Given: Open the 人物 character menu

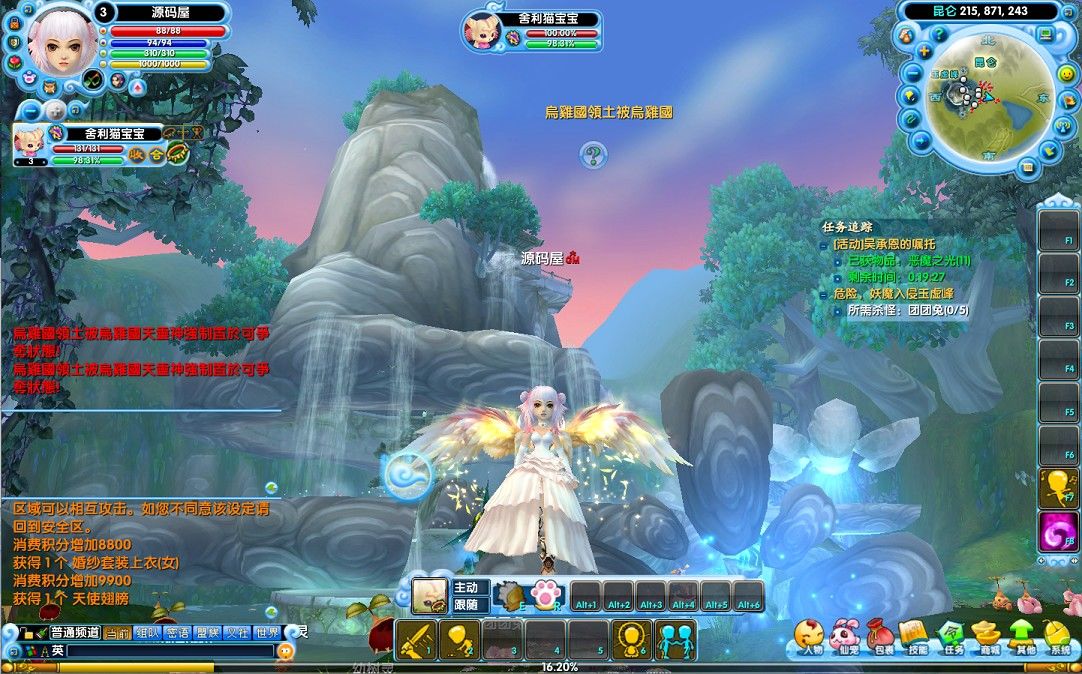Looking at the screenshot, I should click(x=810, y=634).
